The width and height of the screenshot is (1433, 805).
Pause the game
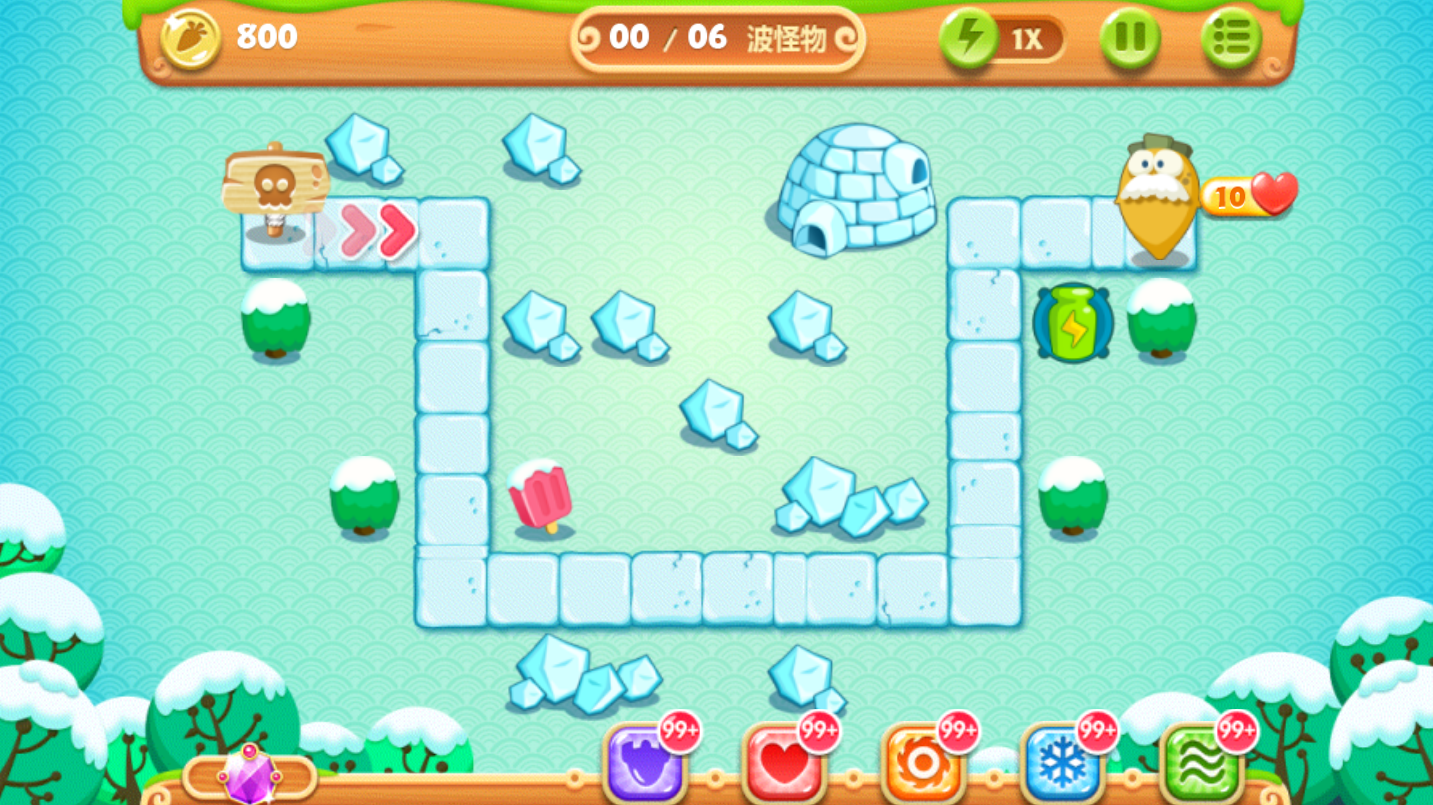(1130, 39)
